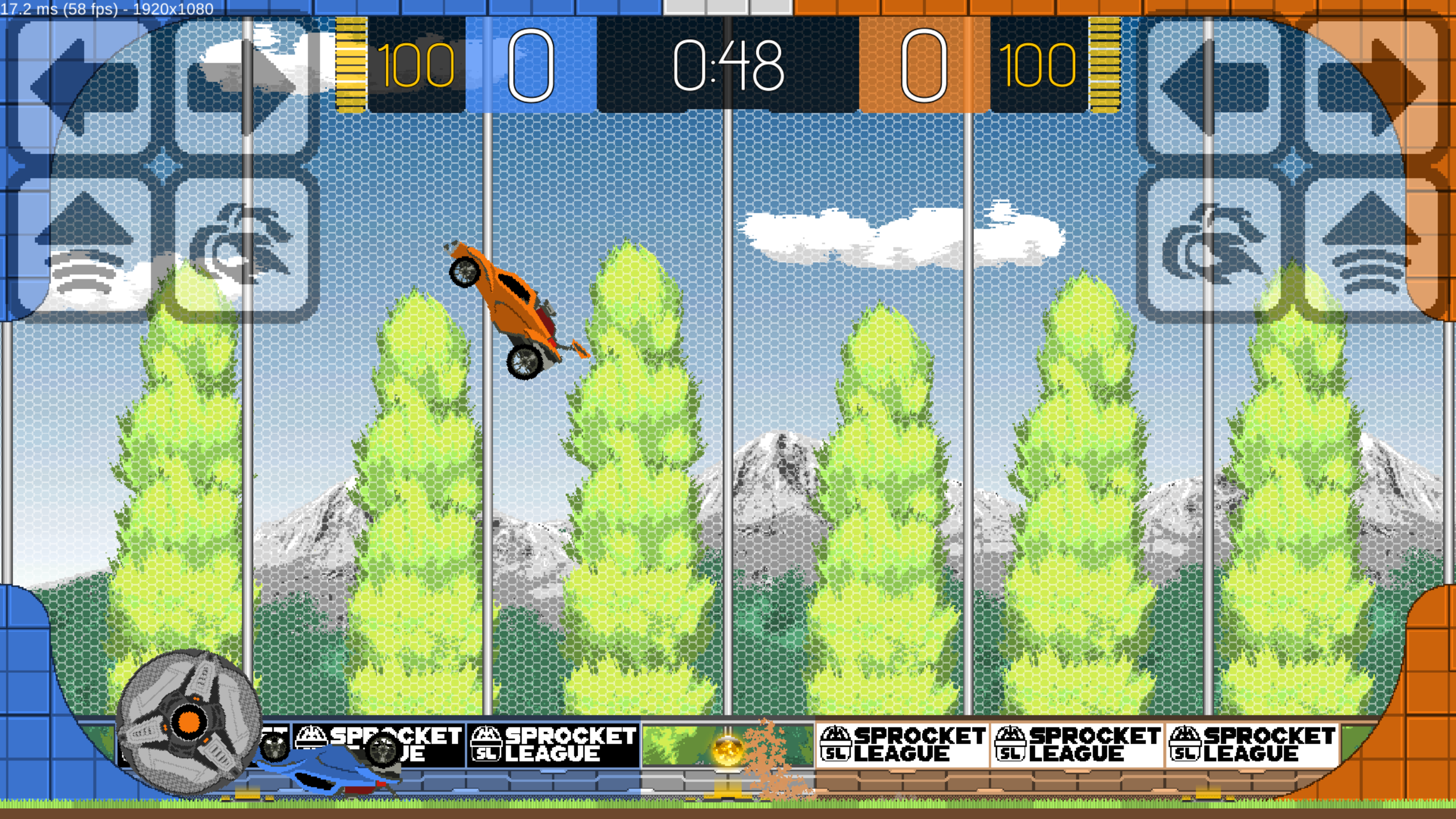Screen dimensions: 1456x819
Task: Click the left yellow boost gauge bar
Action: pyautogui.click(x=351, y=65)
